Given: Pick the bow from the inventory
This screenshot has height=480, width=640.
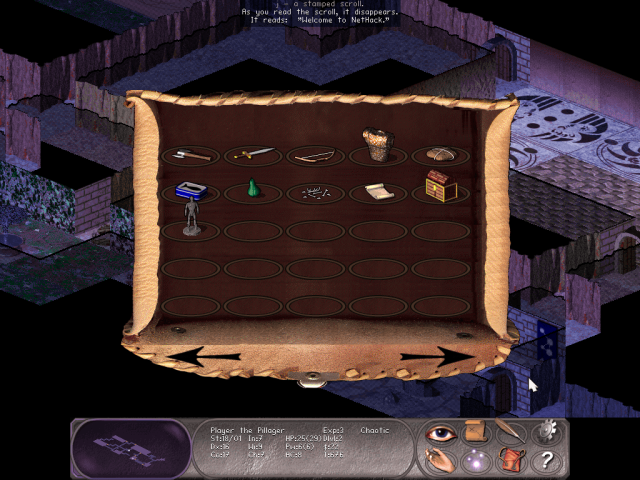Looking at the screenshot, I should click(315, 155).
